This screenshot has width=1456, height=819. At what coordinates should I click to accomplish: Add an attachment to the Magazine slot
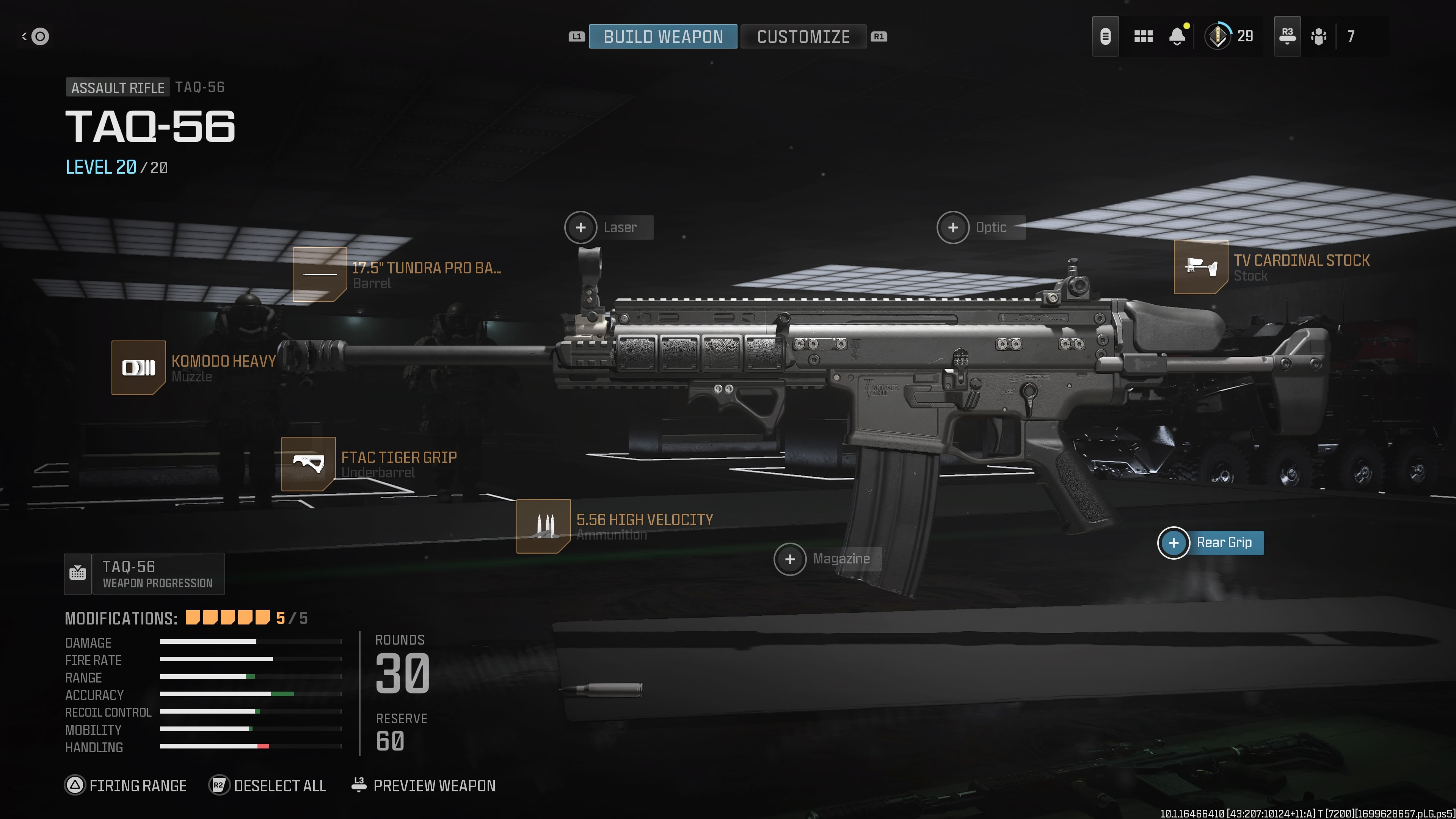pyautogui.click(x=789, y=559)
